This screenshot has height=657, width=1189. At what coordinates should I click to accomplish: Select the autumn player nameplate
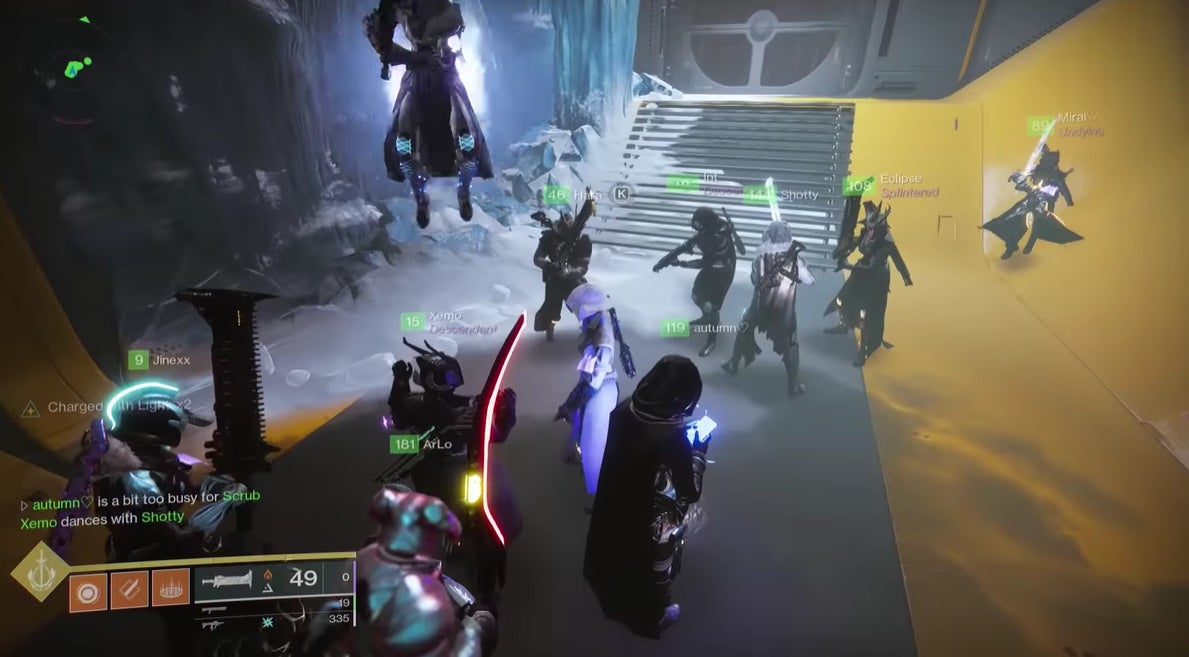(706, 327)
